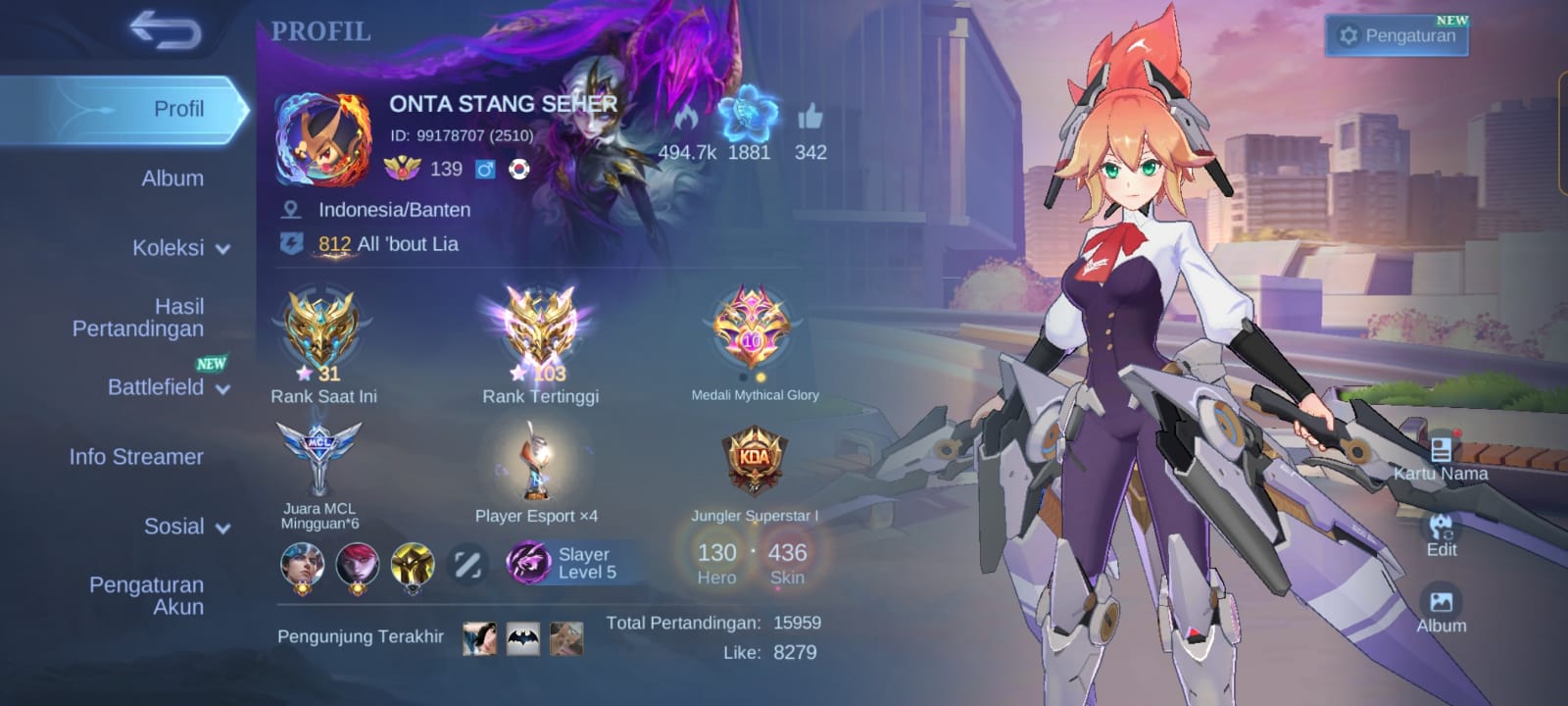The image size is (1568, 706).
Task: Expand the Sosial menu
Action: pyautogui.click(x=186, y=527)
